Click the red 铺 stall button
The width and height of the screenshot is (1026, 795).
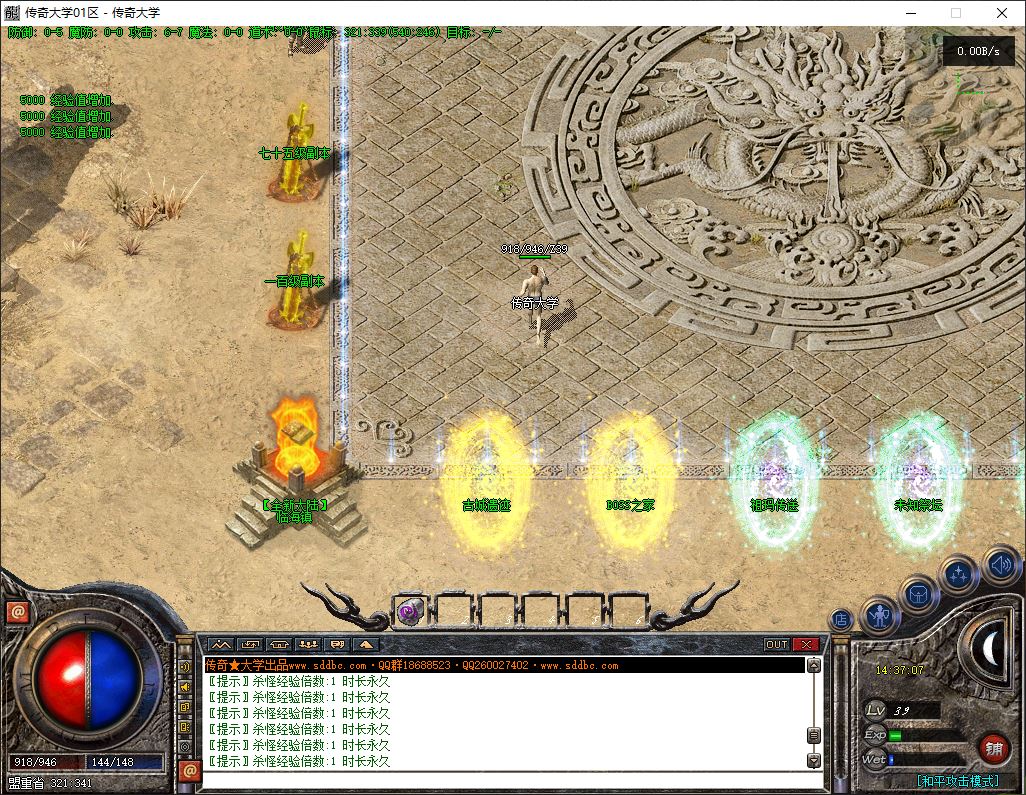(993, 747)
